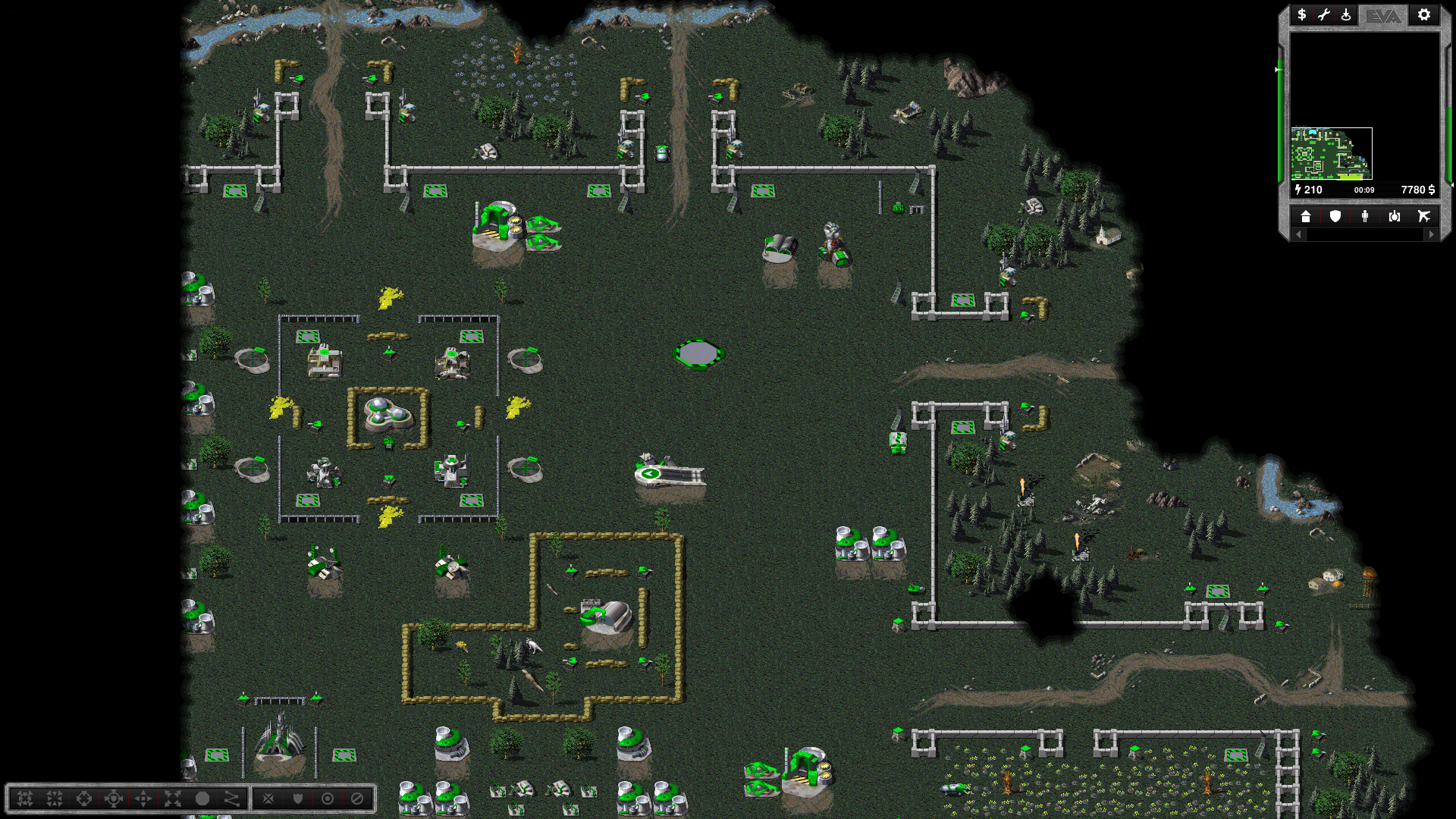Toggle the Repair wrench button
The width and height of the screenshot is (1456, 819).
click(x=1324, y=14)
